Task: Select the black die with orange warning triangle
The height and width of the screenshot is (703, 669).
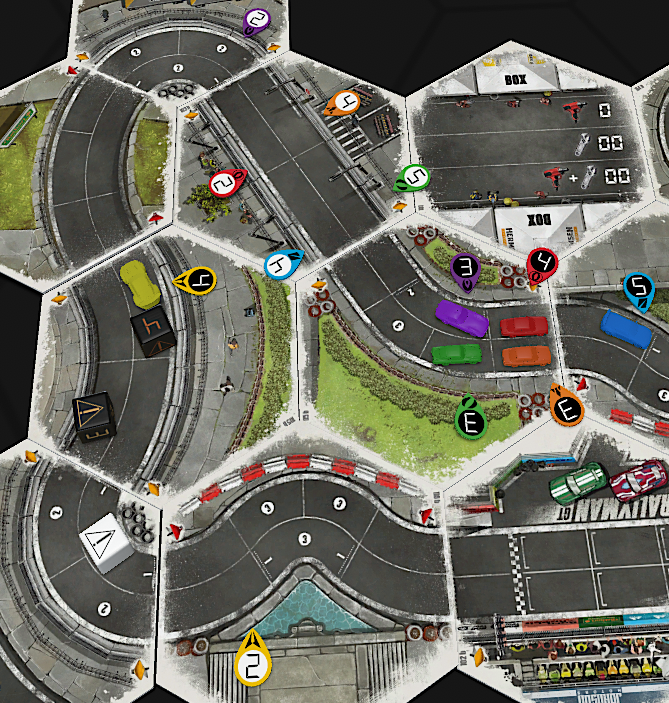Action: coord(95,417)
